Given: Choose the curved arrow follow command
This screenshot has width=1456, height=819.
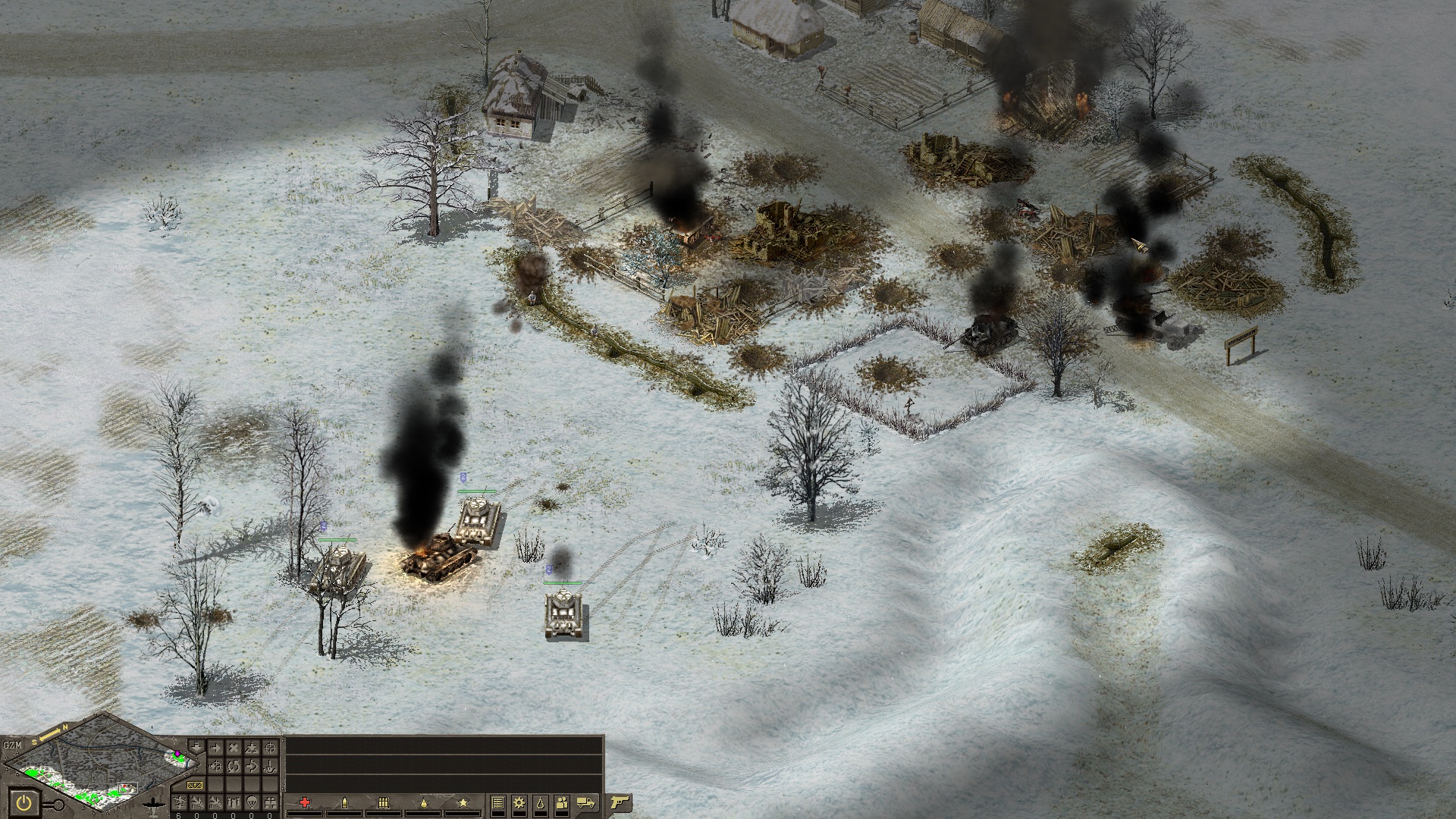Looking at the screenshot, I should [252, 766].
